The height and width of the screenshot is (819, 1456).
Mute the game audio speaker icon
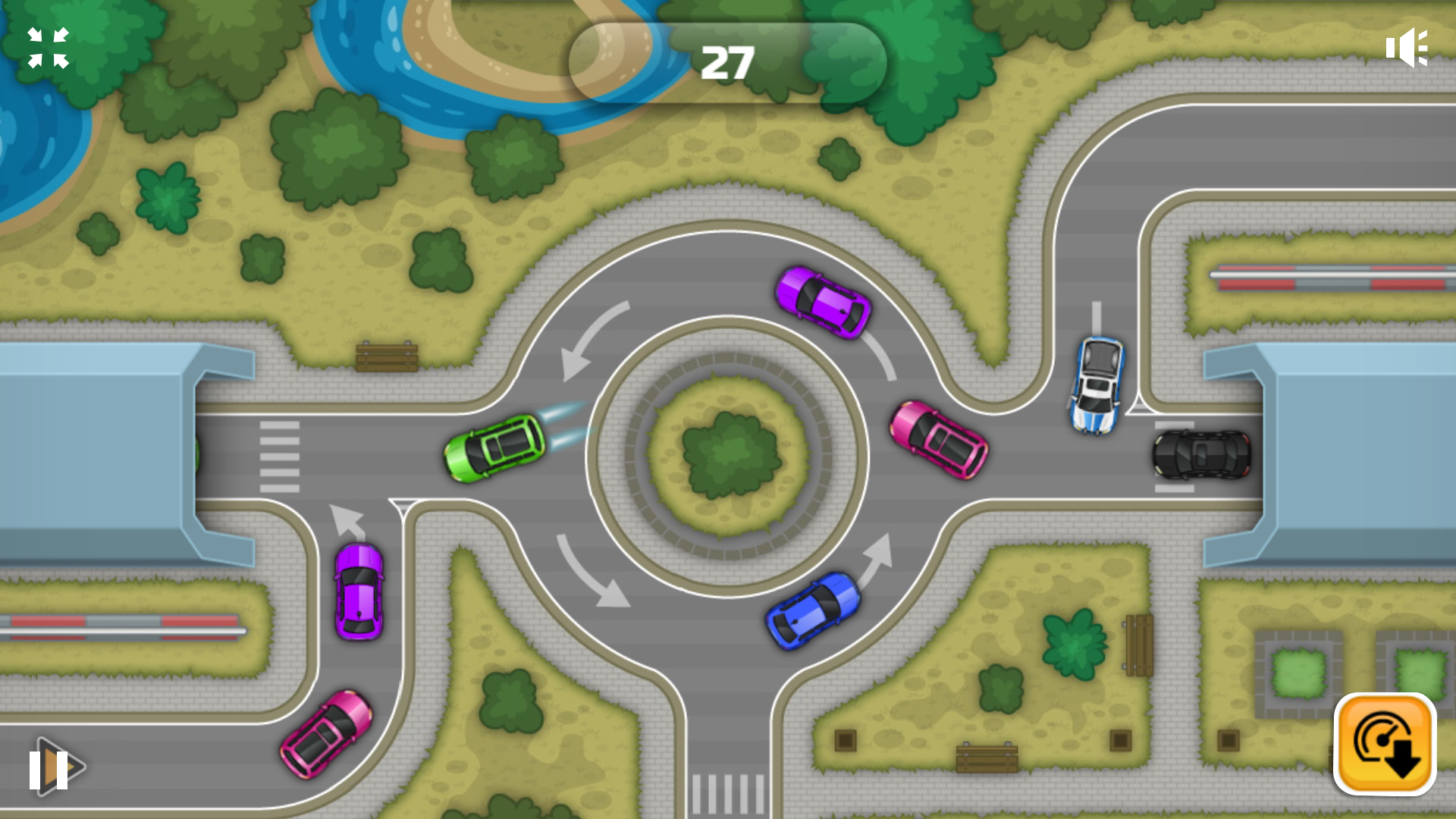click(1407, 47)
